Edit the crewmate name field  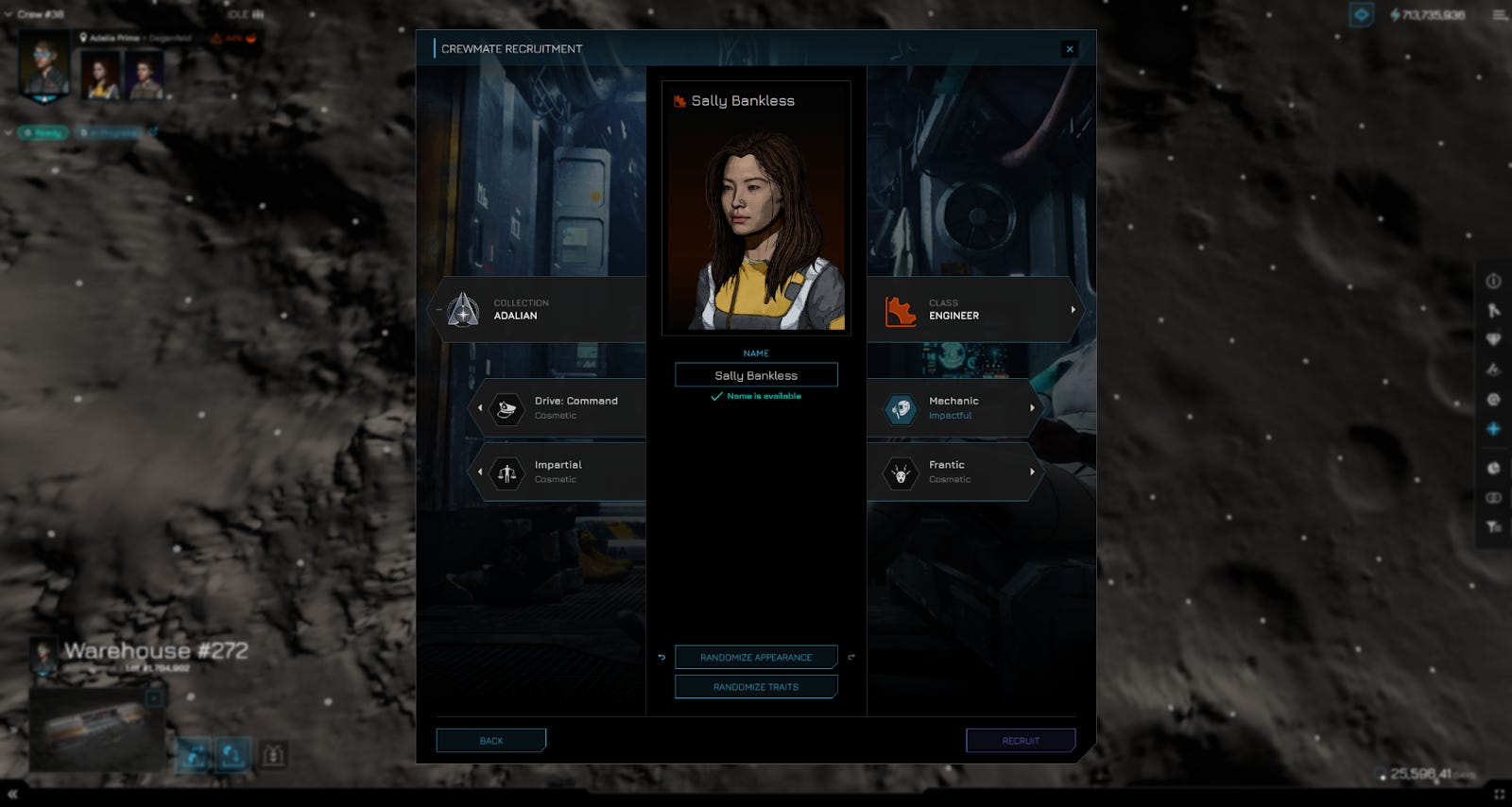756,375
